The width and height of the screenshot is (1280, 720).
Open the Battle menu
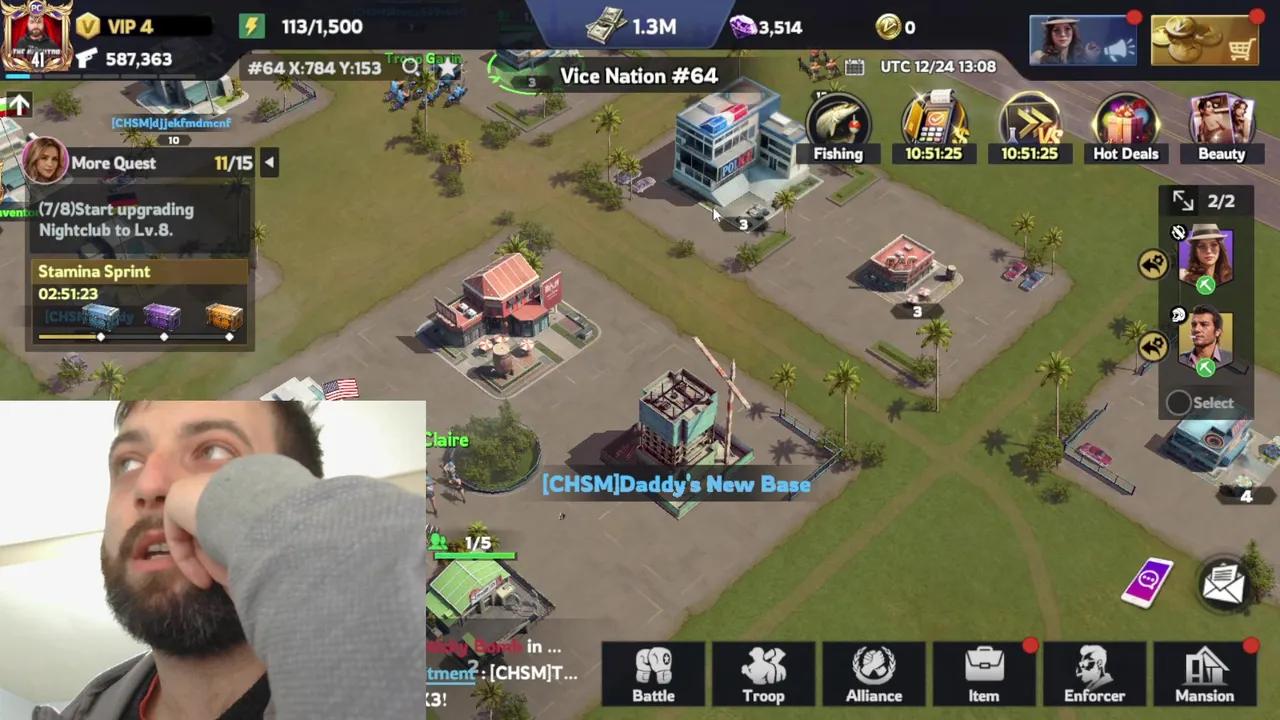654,675
